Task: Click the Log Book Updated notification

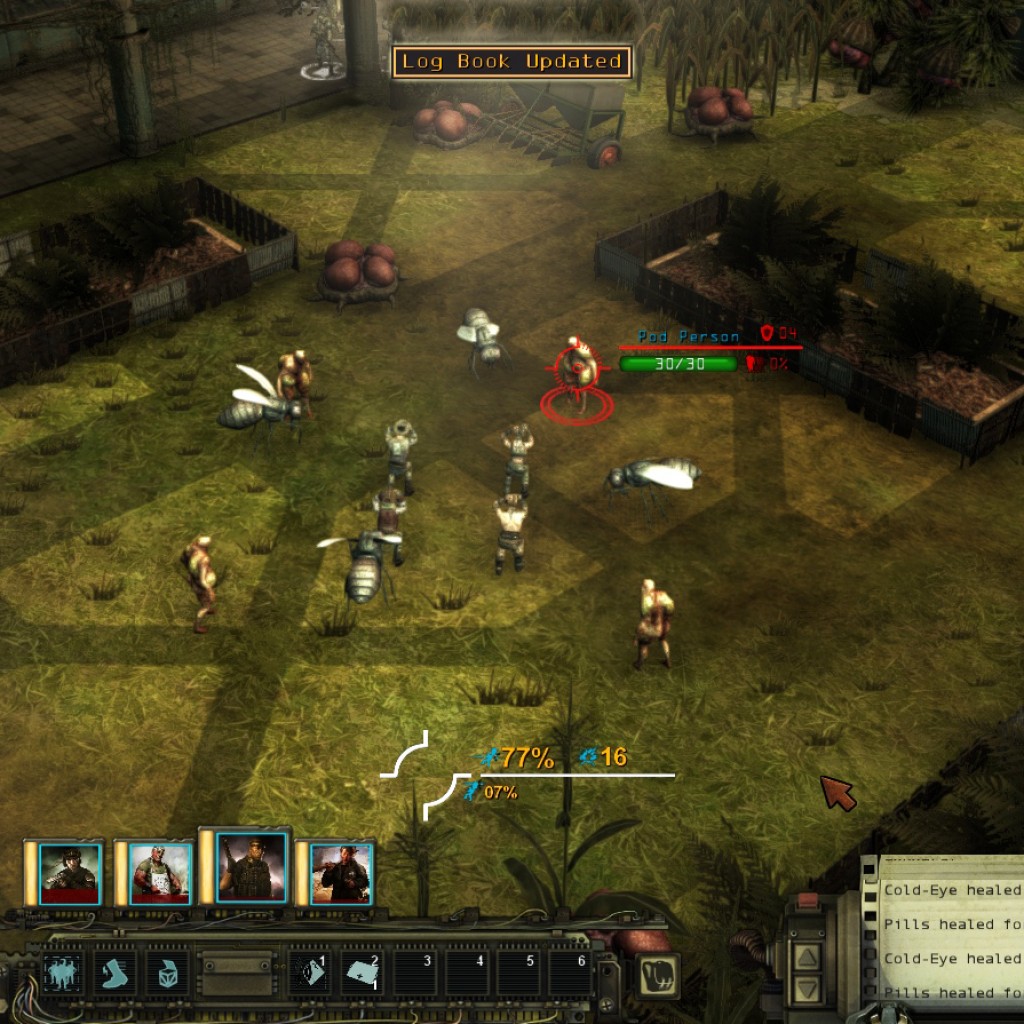Action: [x=512, y=62]
